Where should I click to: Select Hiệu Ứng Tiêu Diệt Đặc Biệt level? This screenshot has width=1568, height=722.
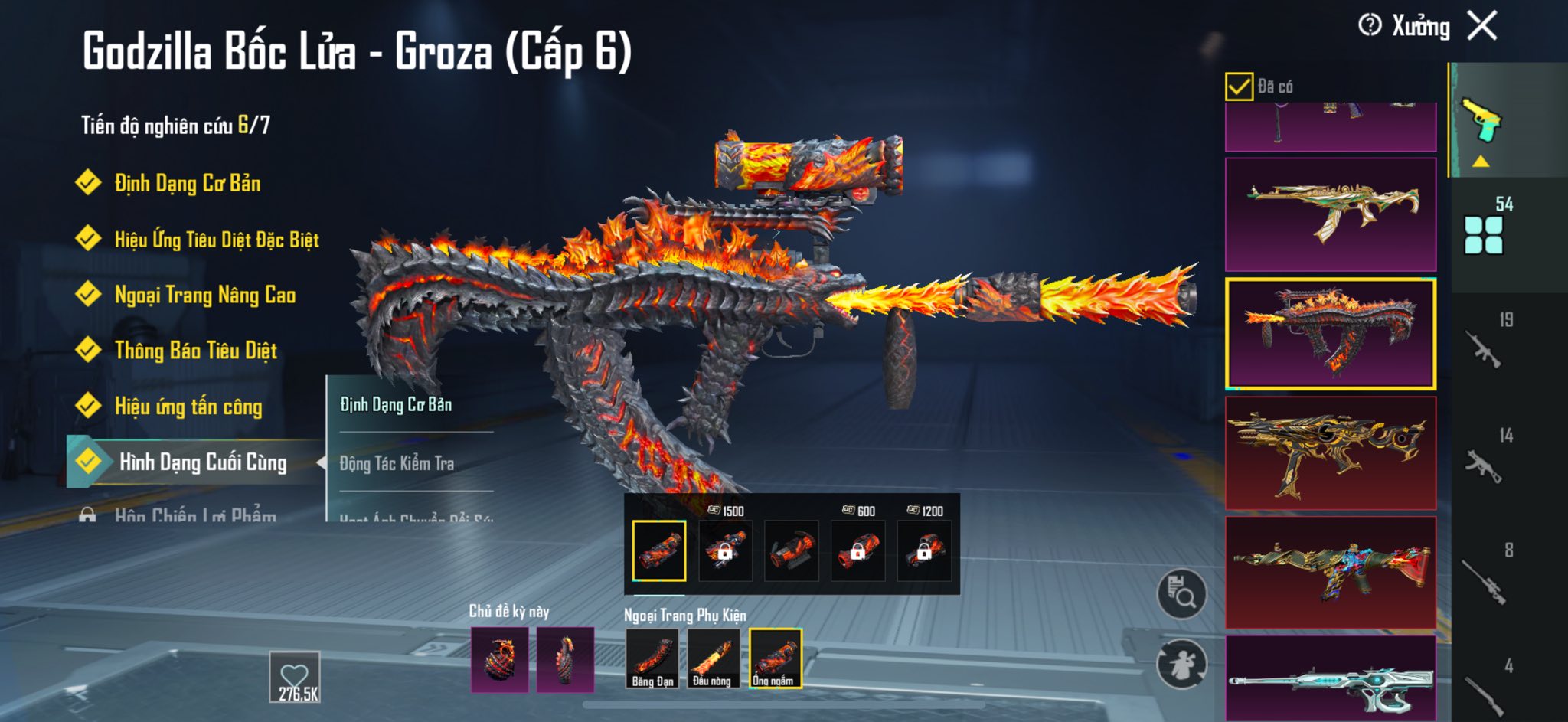[216, 240]
